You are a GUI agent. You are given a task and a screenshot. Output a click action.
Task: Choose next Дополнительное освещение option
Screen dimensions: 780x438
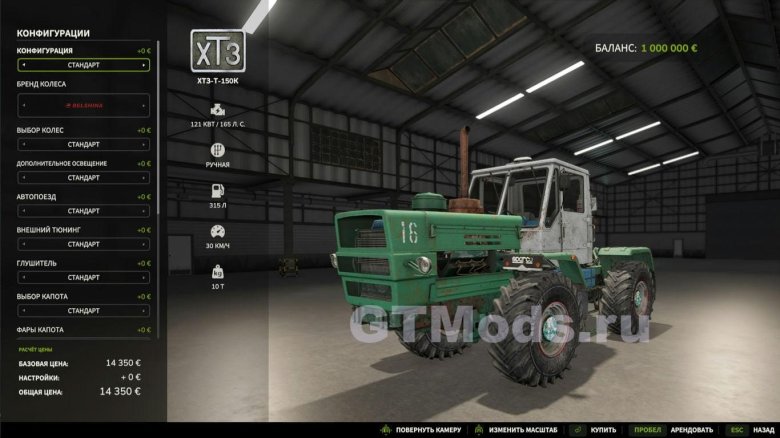pyautogui.click(x=144, y=178)
